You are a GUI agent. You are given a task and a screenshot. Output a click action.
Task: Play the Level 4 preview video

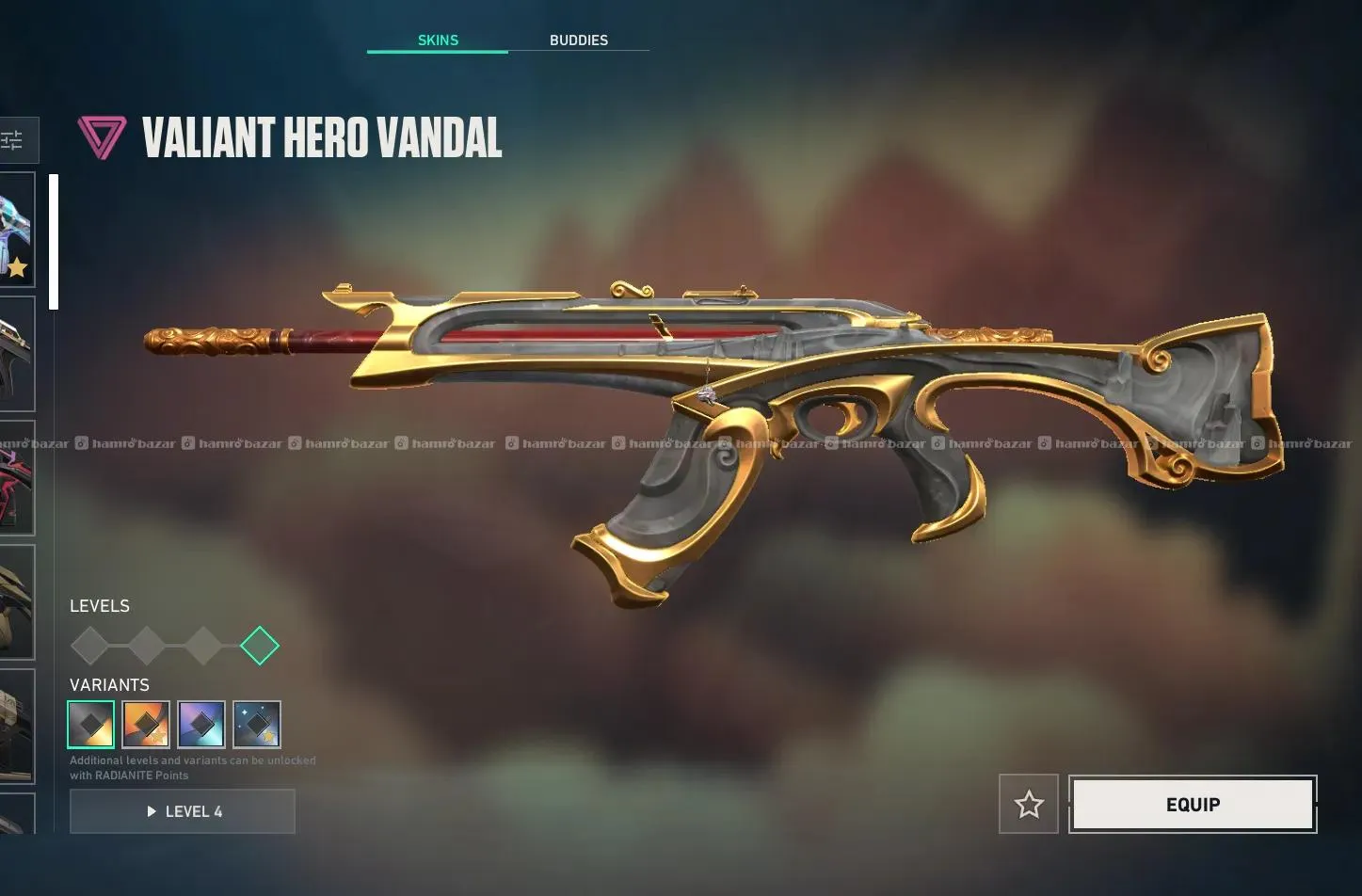(x=183, y=811)
